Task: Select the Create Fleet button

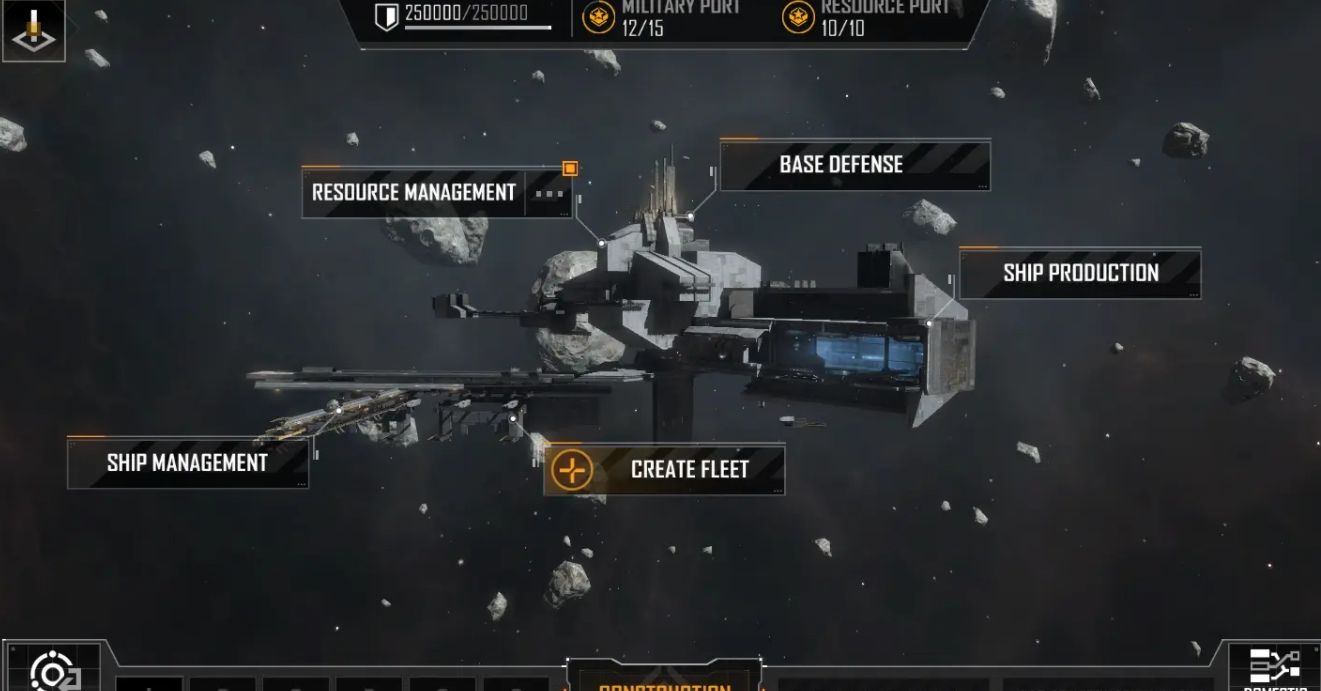Action: tap(664, 469)
